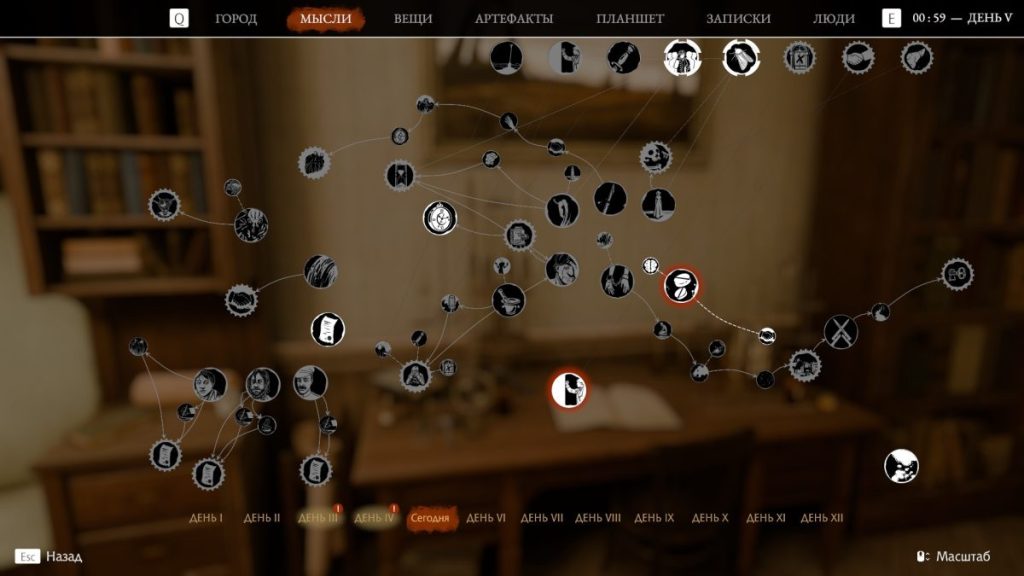
Task: Select ДЕНЬ VI on the timeline
Action: [x=486, y=518]
